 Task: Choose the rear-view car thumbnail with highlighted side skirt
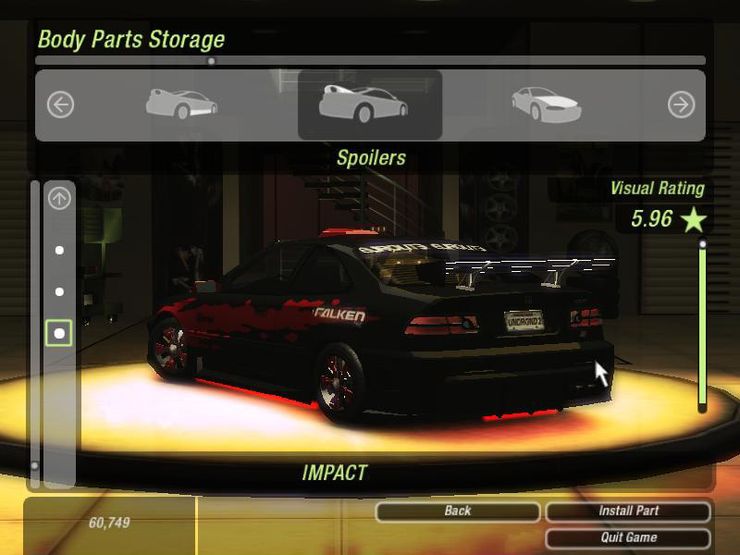pyautogui.click(x=181, y=103)
